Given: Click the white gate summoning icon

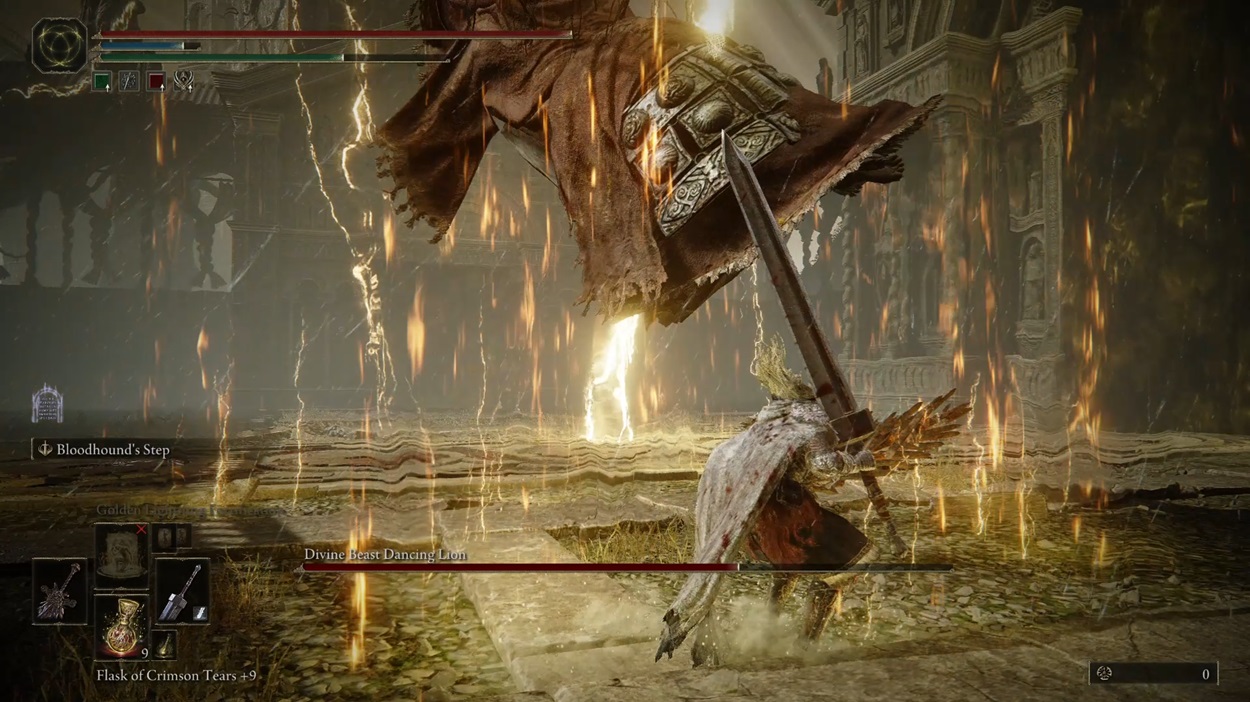Looking at the screenshot, I should (47, 404).
